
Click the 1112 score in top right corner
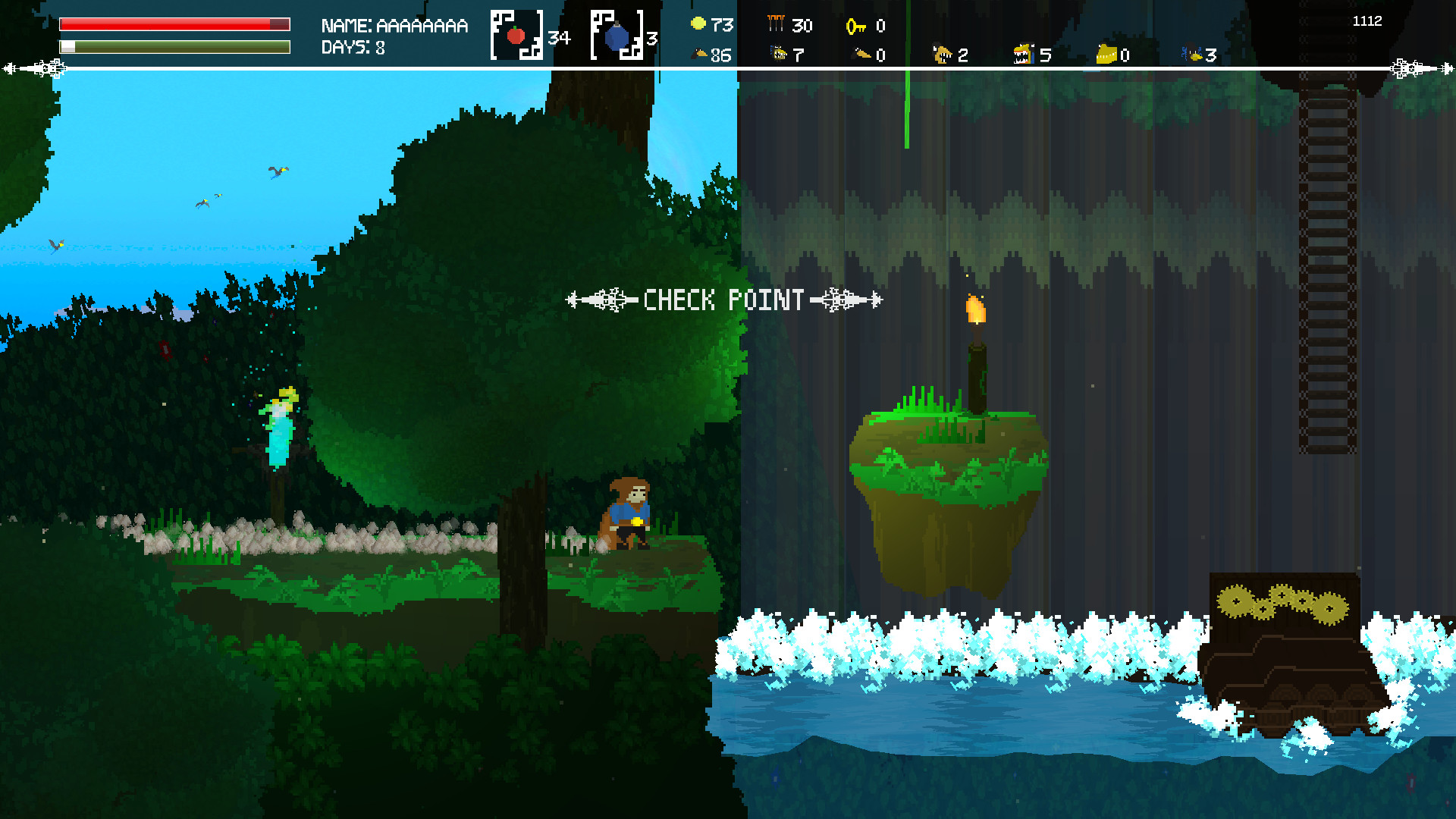(1367, 21)
